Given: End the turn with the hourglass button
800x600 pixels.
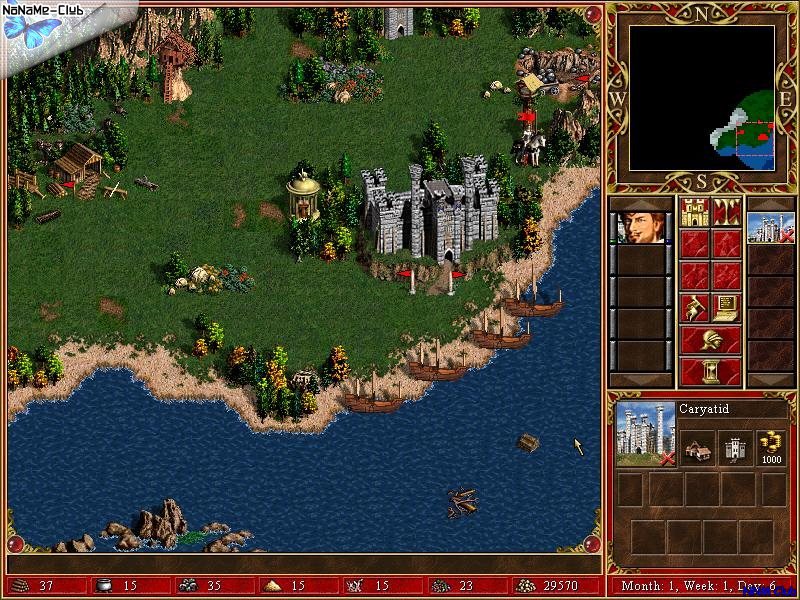Looking at the screenshot, I should tap(711, 371).
